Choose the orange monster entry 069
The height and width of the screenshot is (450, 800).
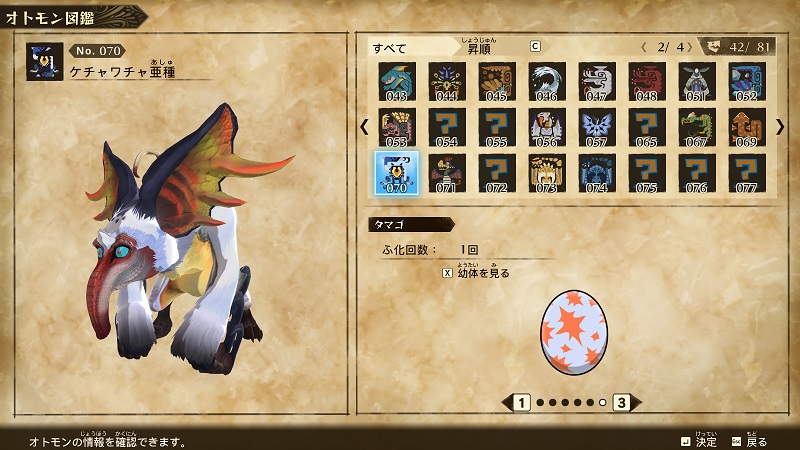746,127
